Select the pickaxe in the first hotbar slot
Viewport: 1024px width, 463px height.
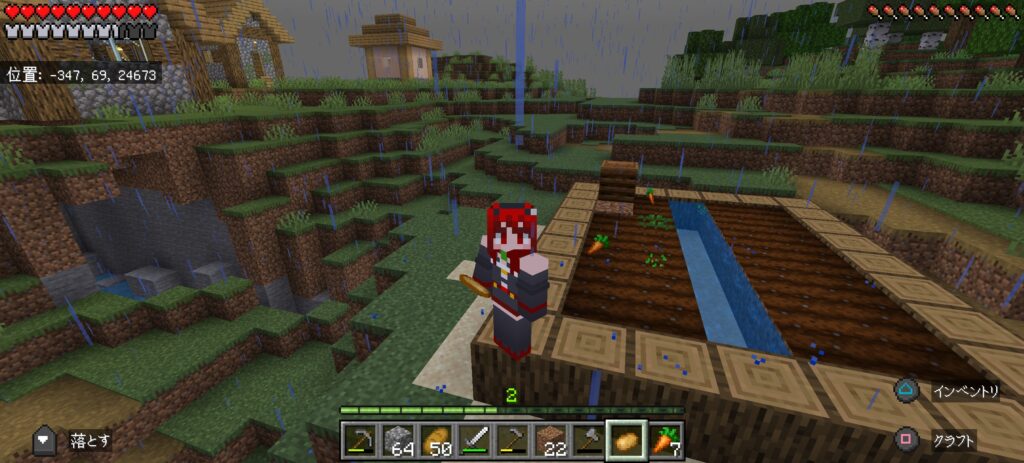360,440
